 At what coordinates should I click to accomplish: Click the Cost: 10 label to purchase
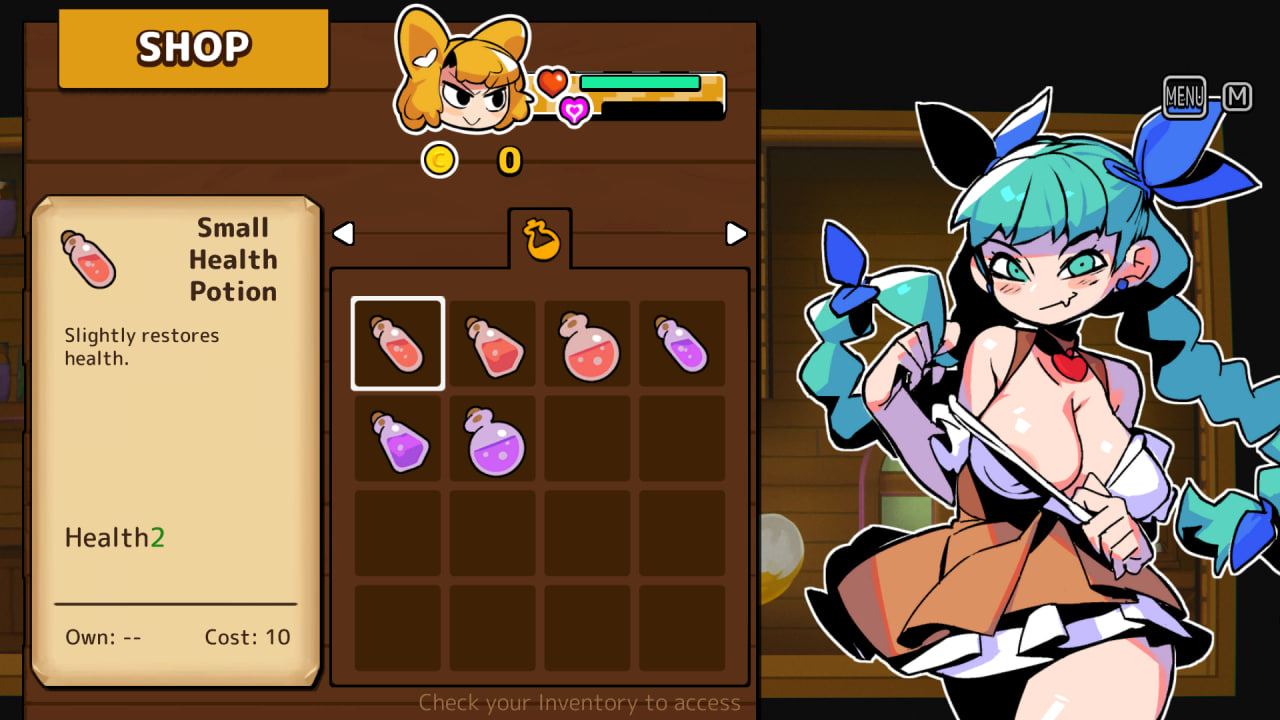click(x=248, y=637)
